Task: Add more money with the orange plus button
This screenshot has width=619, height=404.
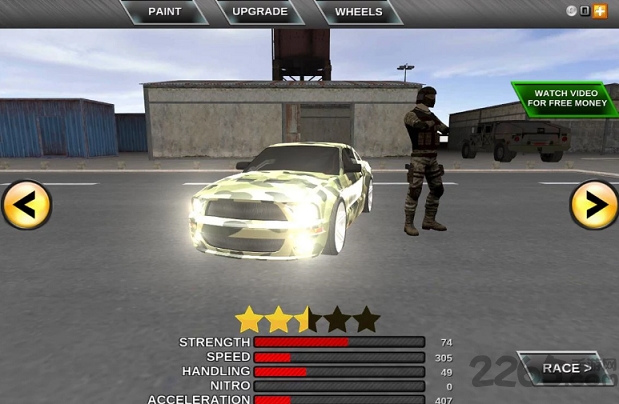Action: click(x=600, y=11)
